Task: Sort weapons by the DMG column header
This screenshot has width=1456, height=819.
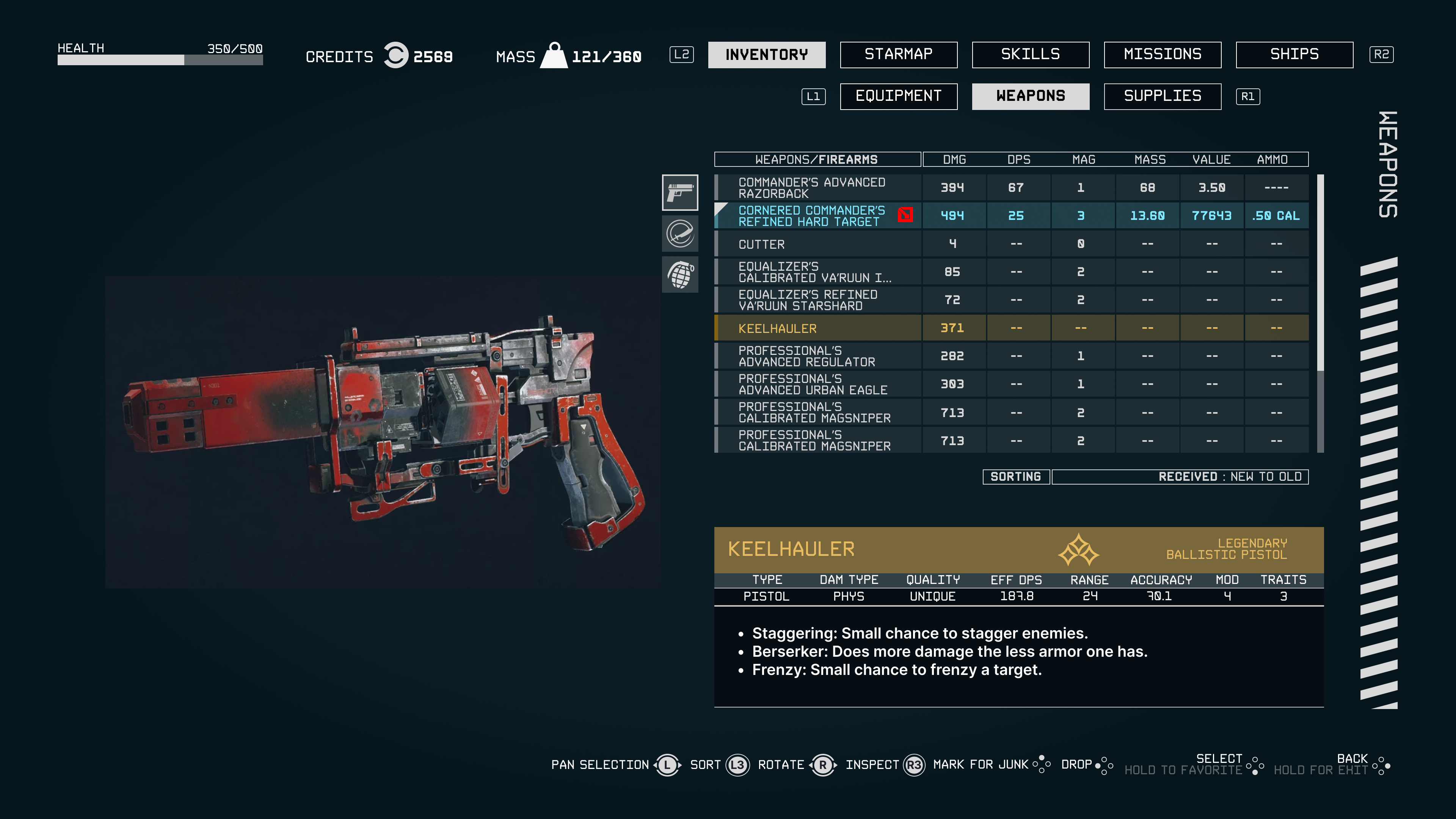Action: 954,159
